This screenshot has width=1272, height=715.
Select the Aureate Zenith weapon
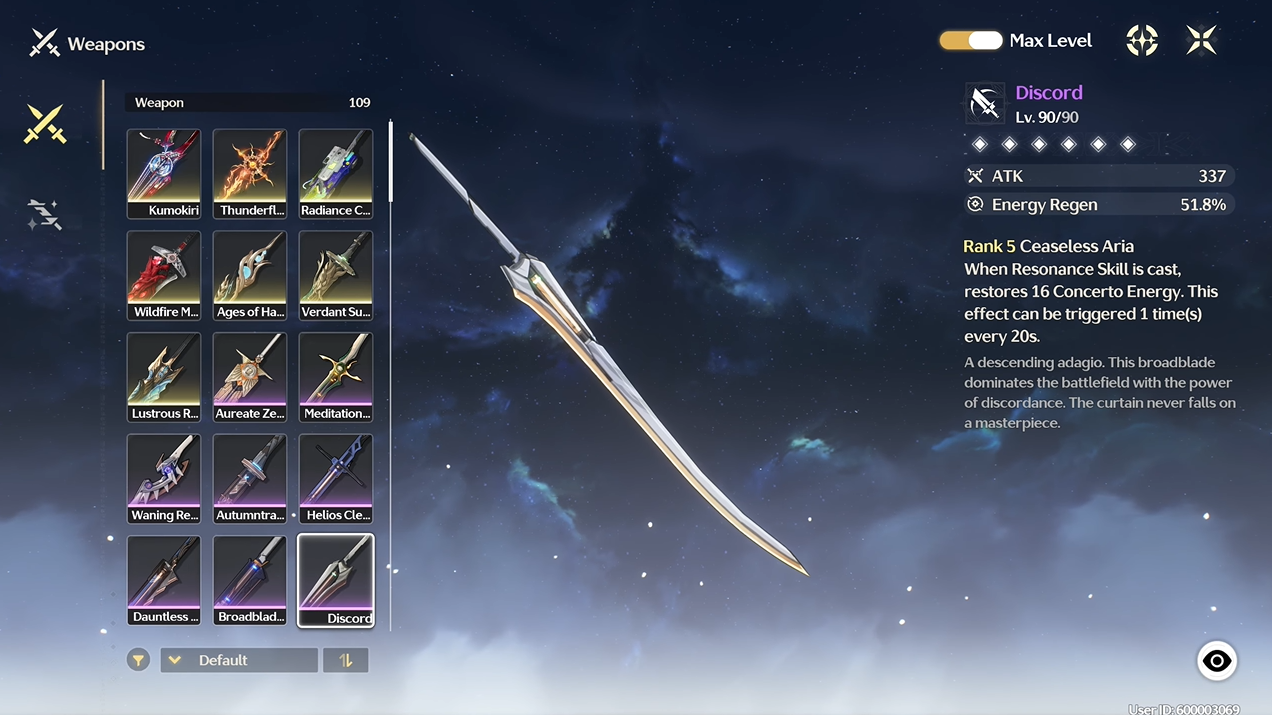[x=250, y=377]
